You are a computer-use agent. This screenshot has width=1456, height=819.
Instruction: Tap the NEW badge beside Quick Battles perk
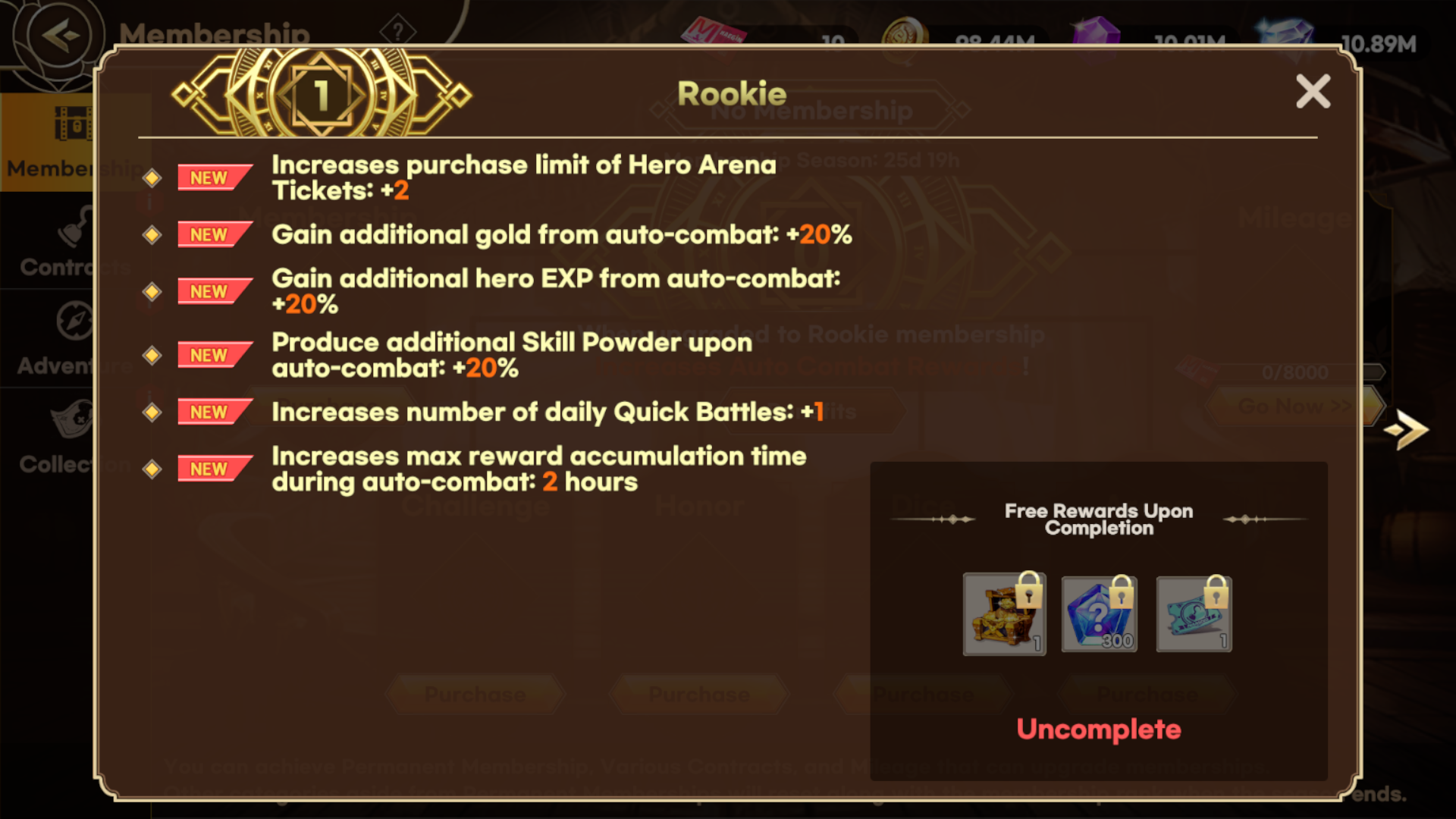(x=213, y=412)
